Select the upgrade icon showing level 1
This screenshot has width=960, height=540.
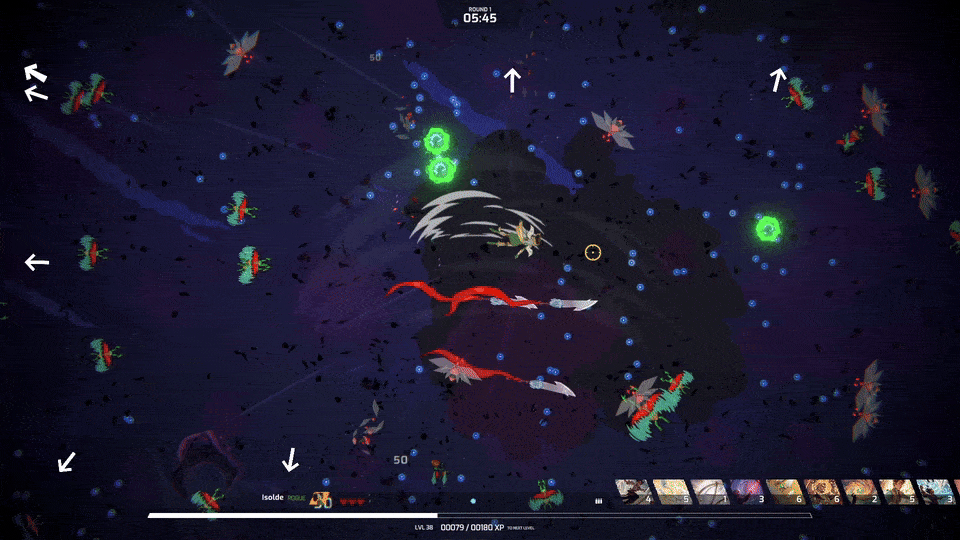pyautogui.click(x=709, y=491)
